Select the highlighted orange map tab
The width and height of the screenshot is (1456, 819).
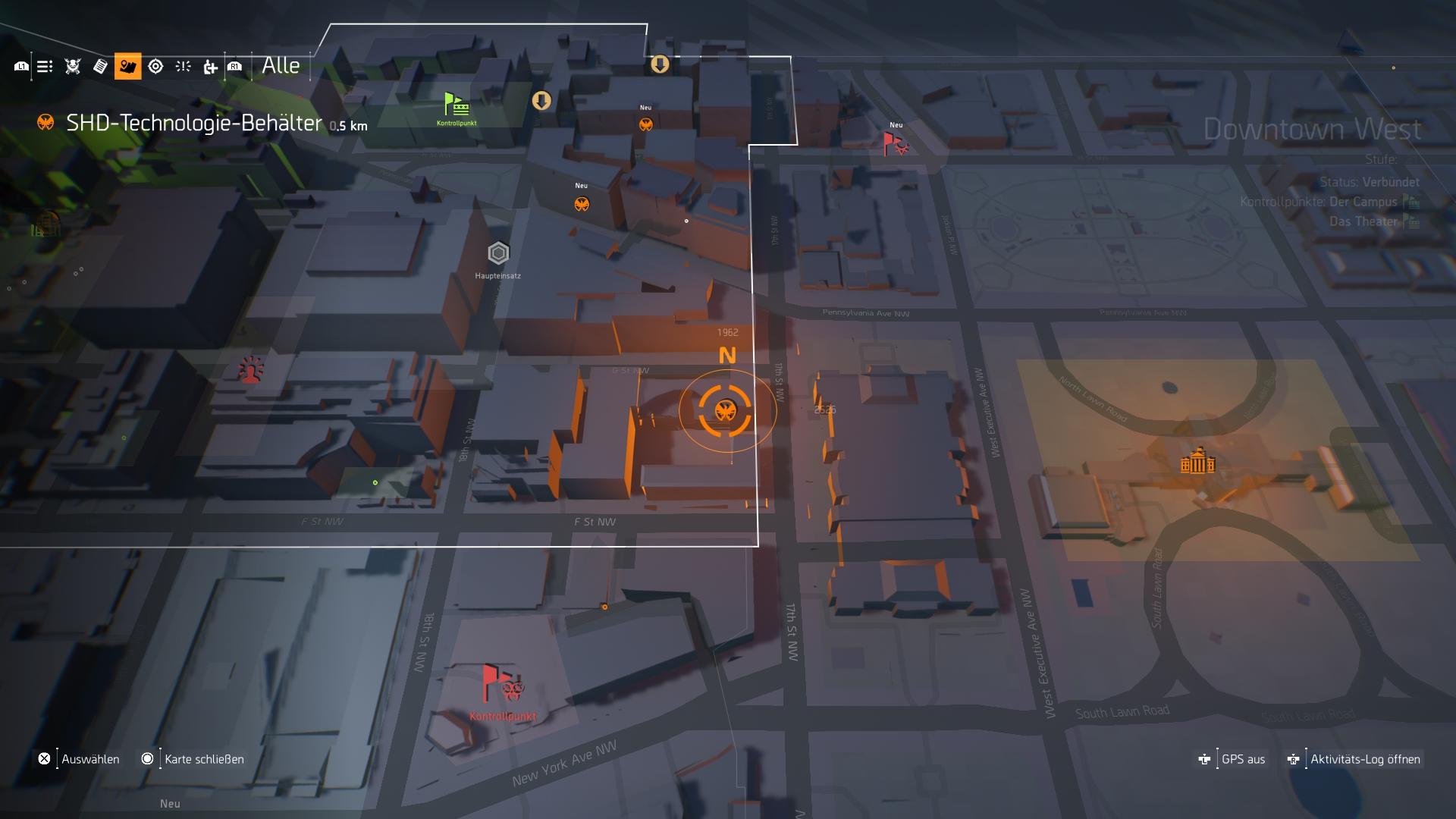pos(127,67)
